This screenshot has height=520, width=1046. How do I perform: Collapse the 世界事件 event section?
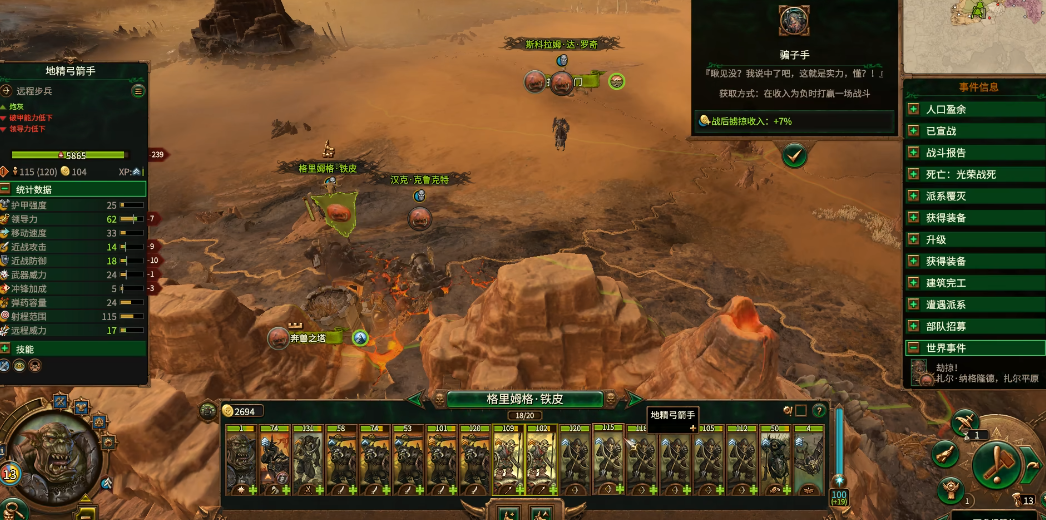pos(913,348)
